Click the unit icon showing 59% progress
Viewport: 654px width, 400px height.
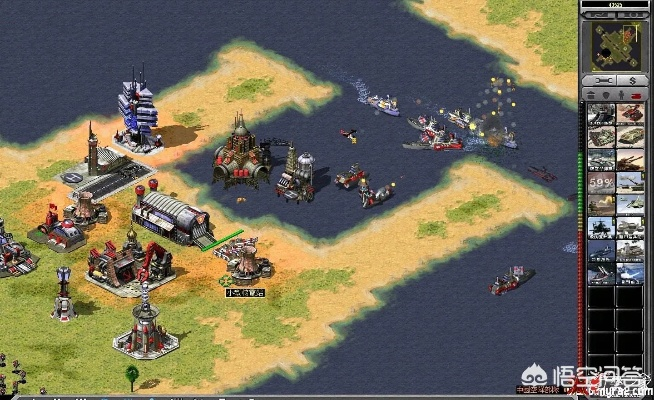coord(600,183)
